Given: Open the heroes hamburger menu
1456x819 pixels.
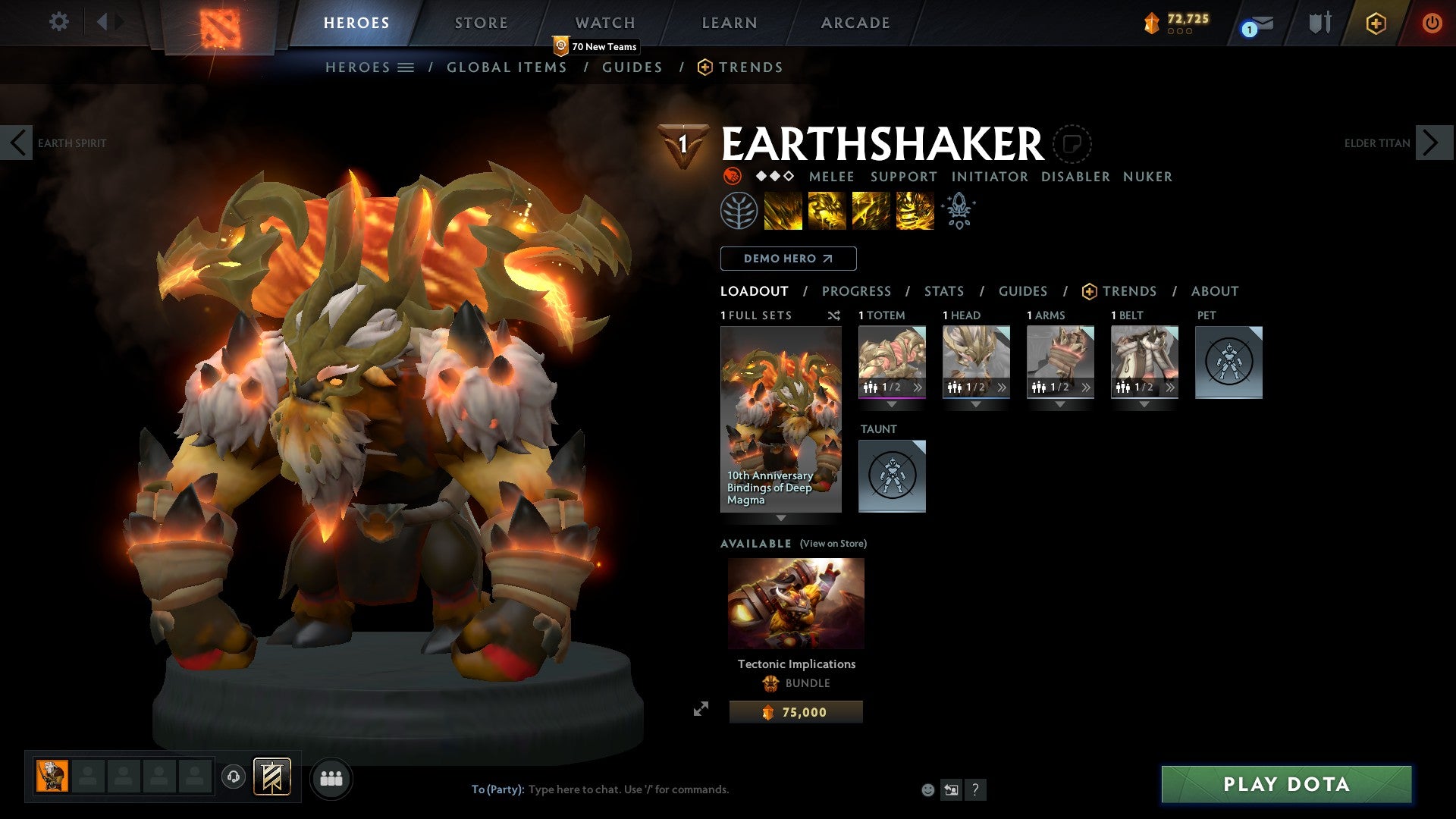Looking at the screenshot, I should click(x=406, y=67).
